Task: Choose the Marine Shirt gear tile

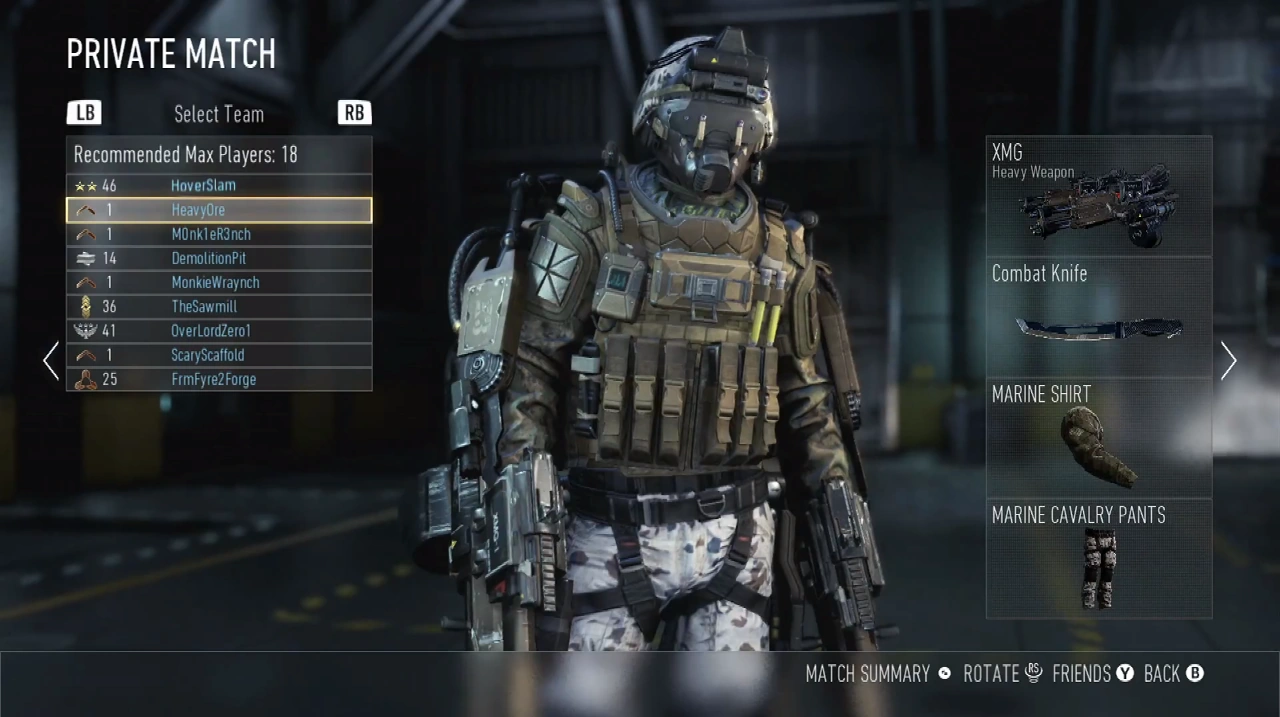Action: click(x=1098, y=438)
